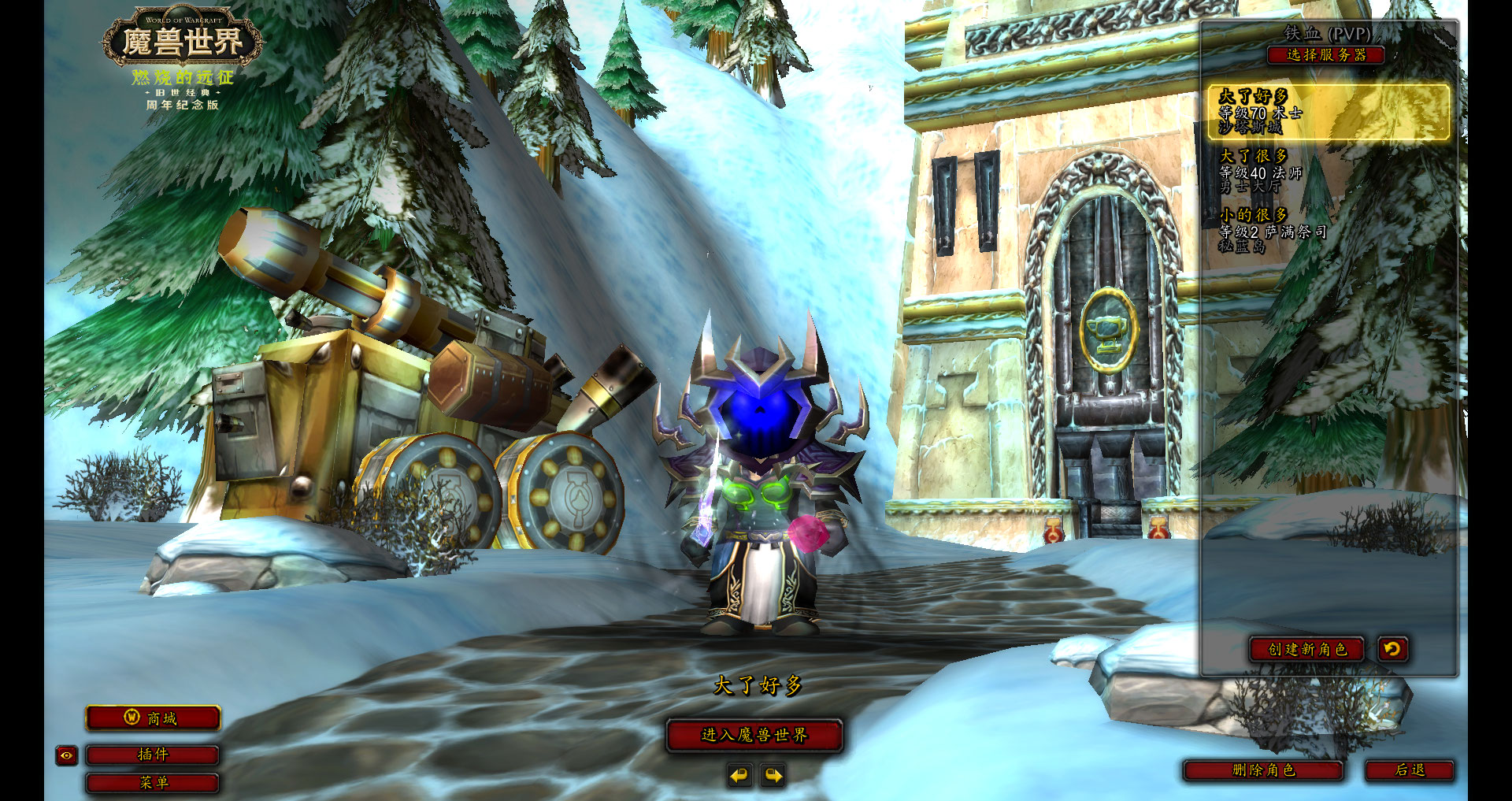Open the 菜单 menu
The width and height of the screenshot is (1512, 801).
click(x=153, y=783)
